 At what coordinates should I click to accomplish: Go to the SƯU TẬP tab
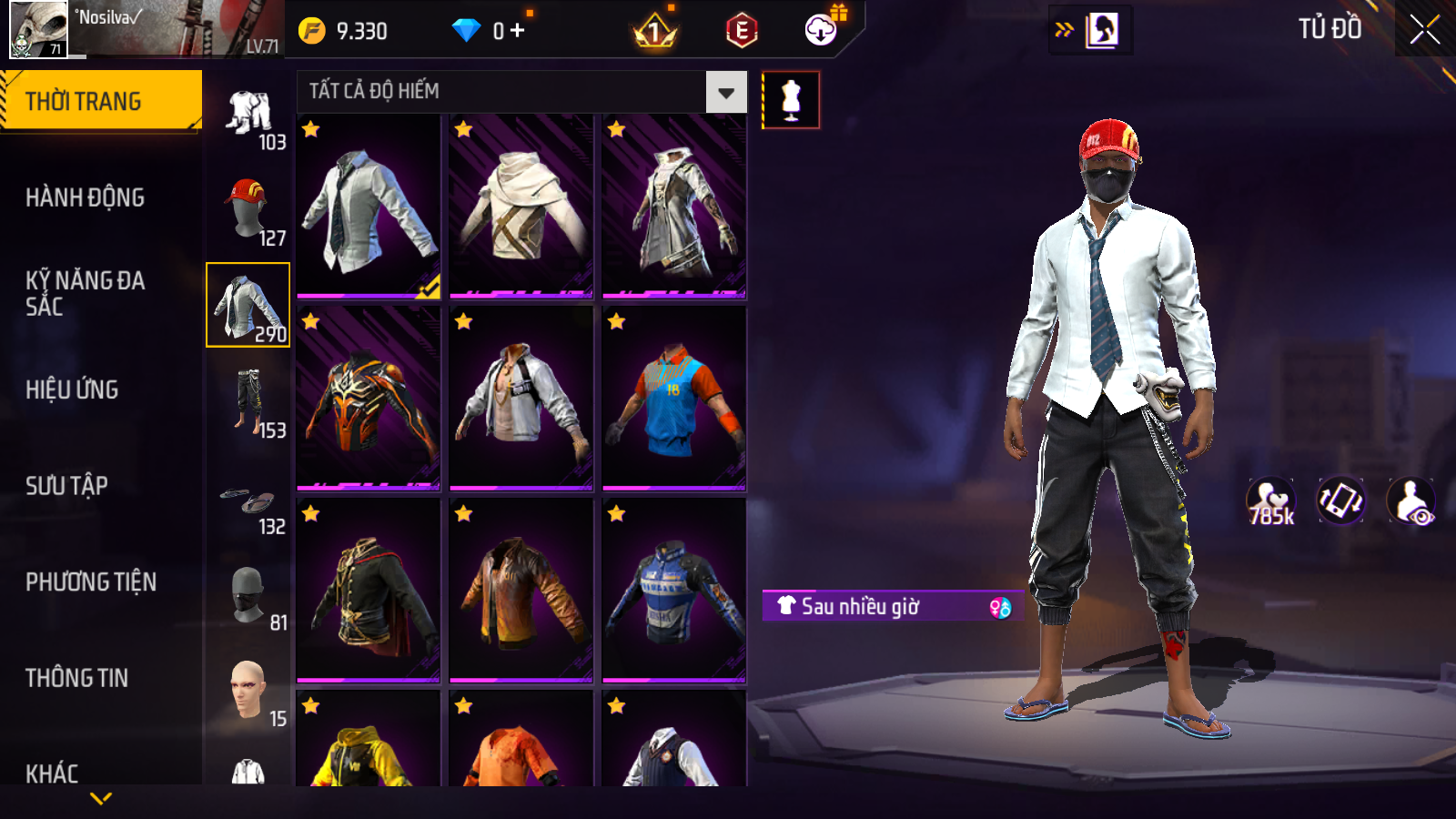66,486
